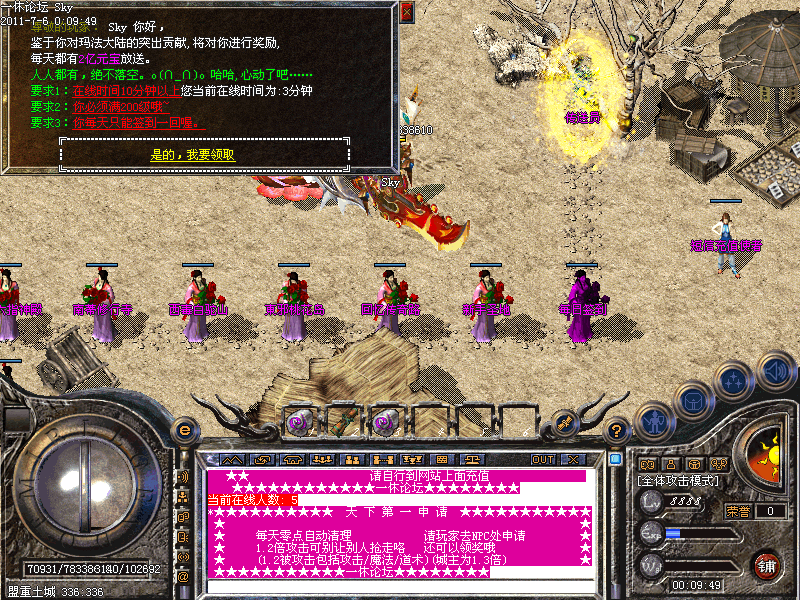
Task: Open the character figure round button
Action: point(652,421)
